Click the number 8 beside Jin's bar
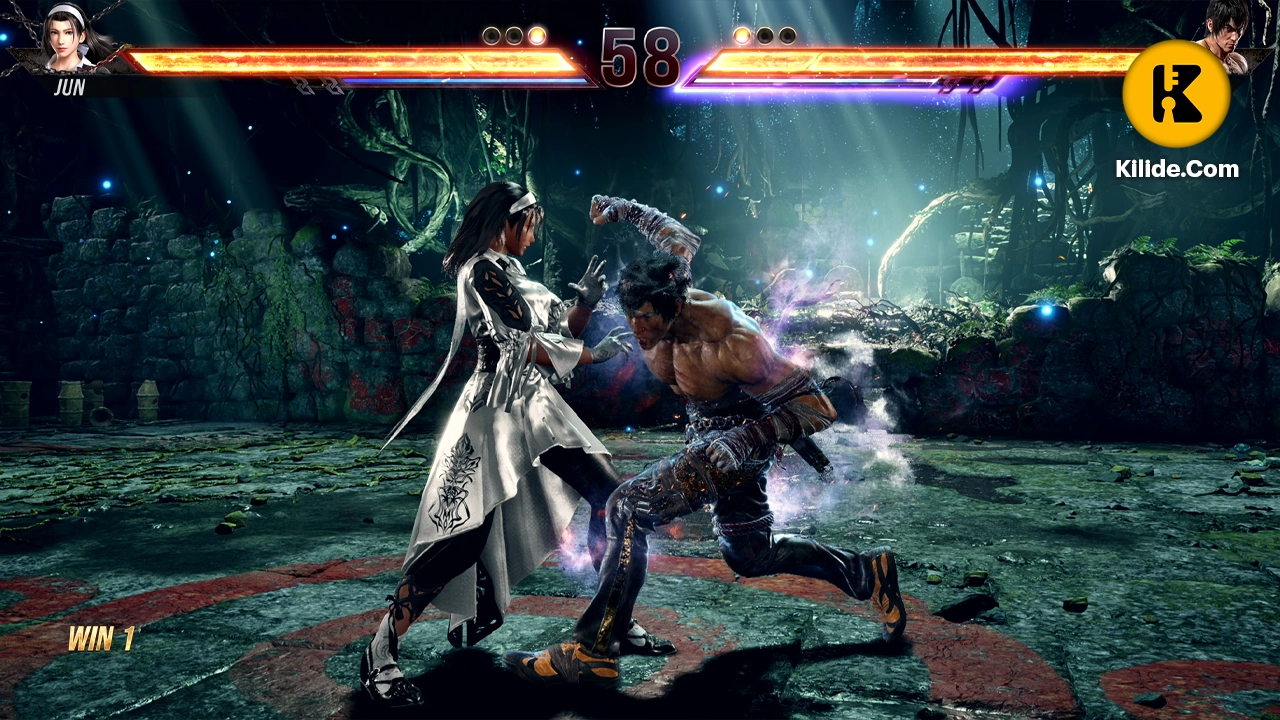The height and width of the screenshot is (720, 1280). pos(662,58)
